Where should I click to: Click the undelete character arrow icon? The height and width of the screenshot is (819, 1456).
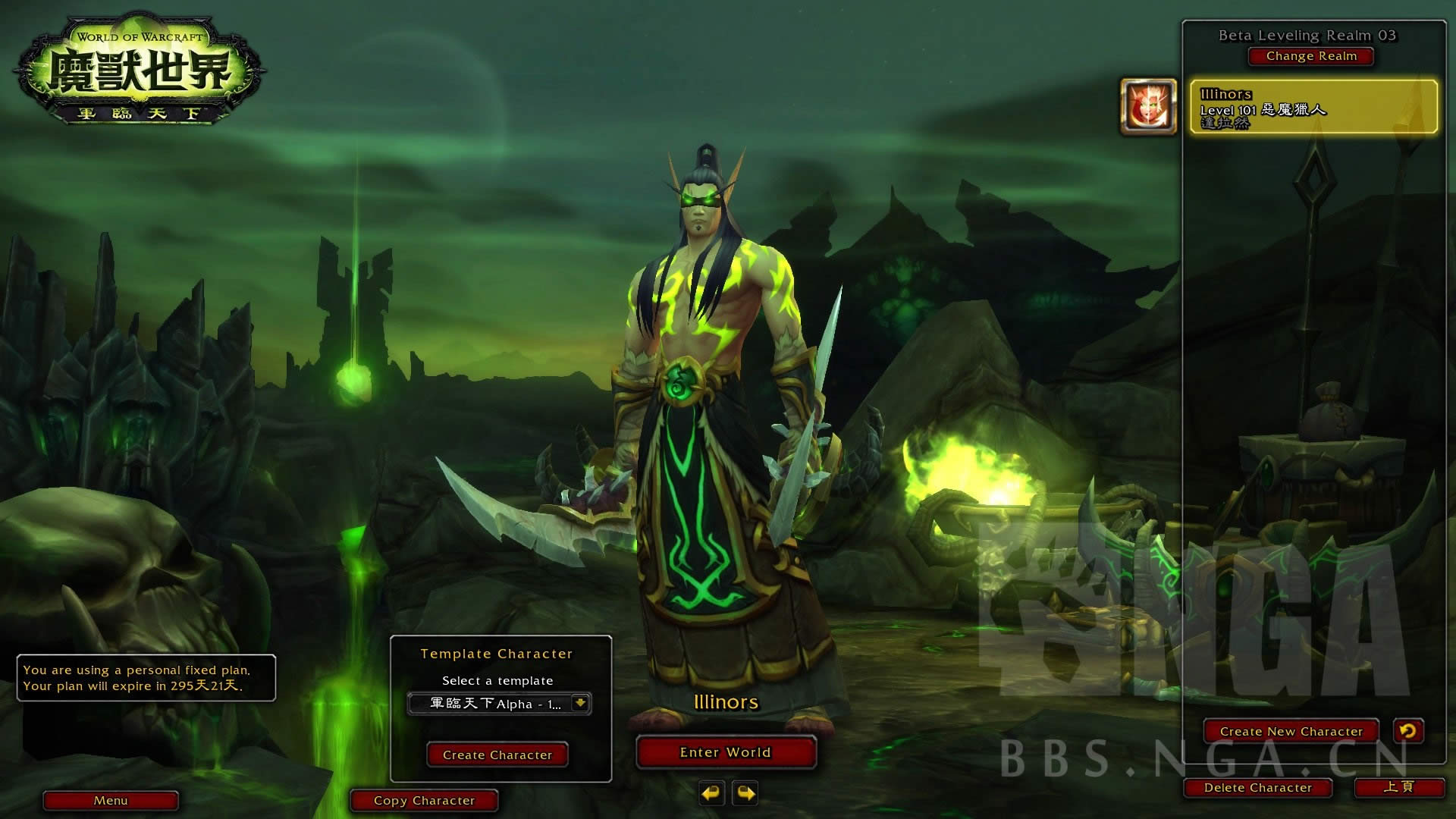click(x=1408, y=731)
